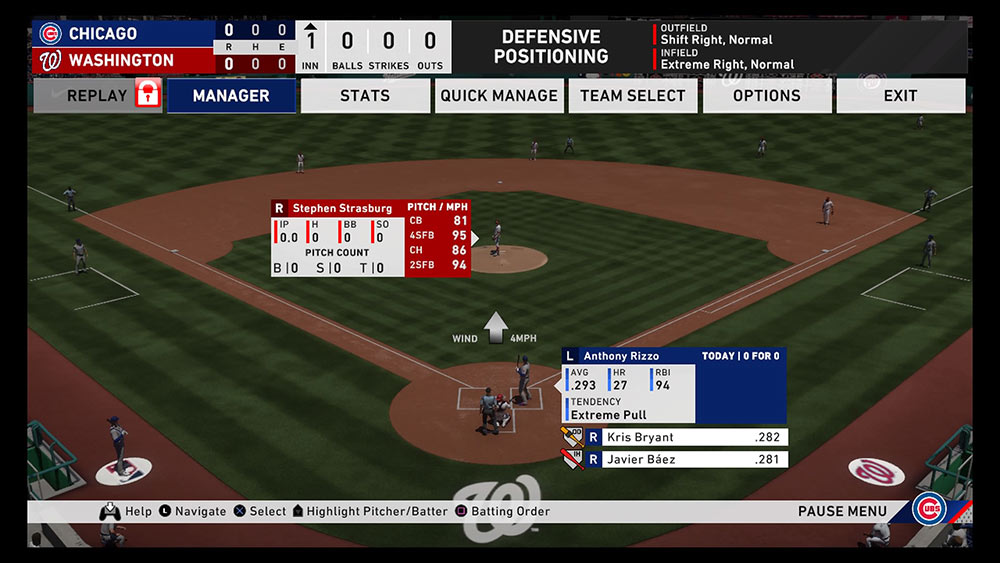Select the Manager menu tab
This screenshot has height=563, width=1000.
pos(231,96)
